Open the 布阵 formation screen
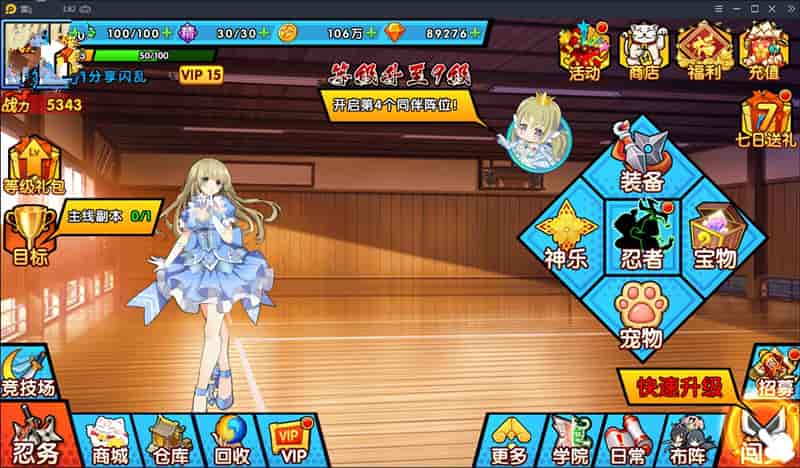800x468 pixels. pyautogui.click(x=685, y=440)
